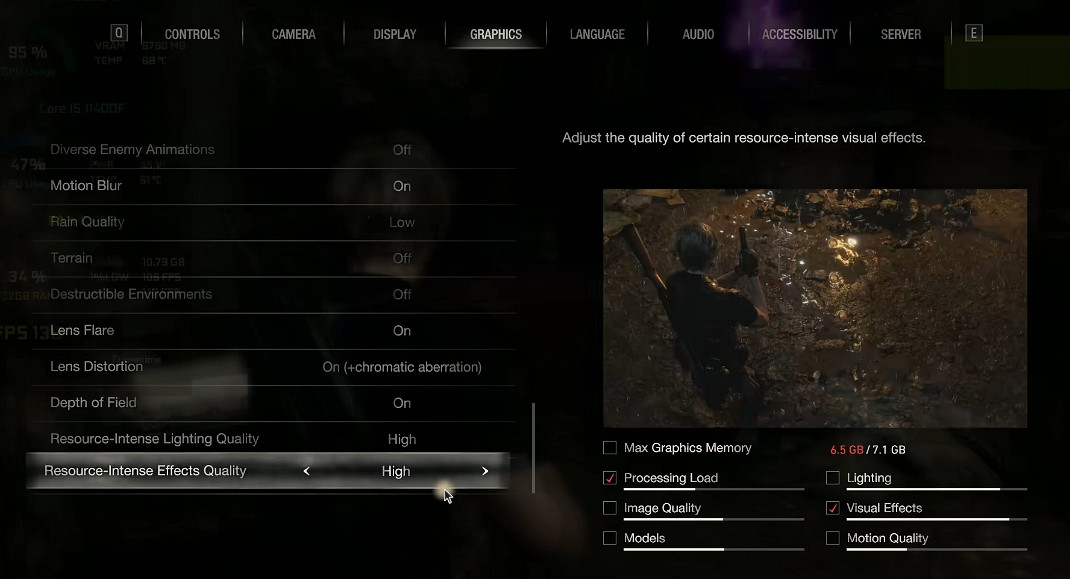Open the Audio settings tab
1070x579 pixels.
698,34
